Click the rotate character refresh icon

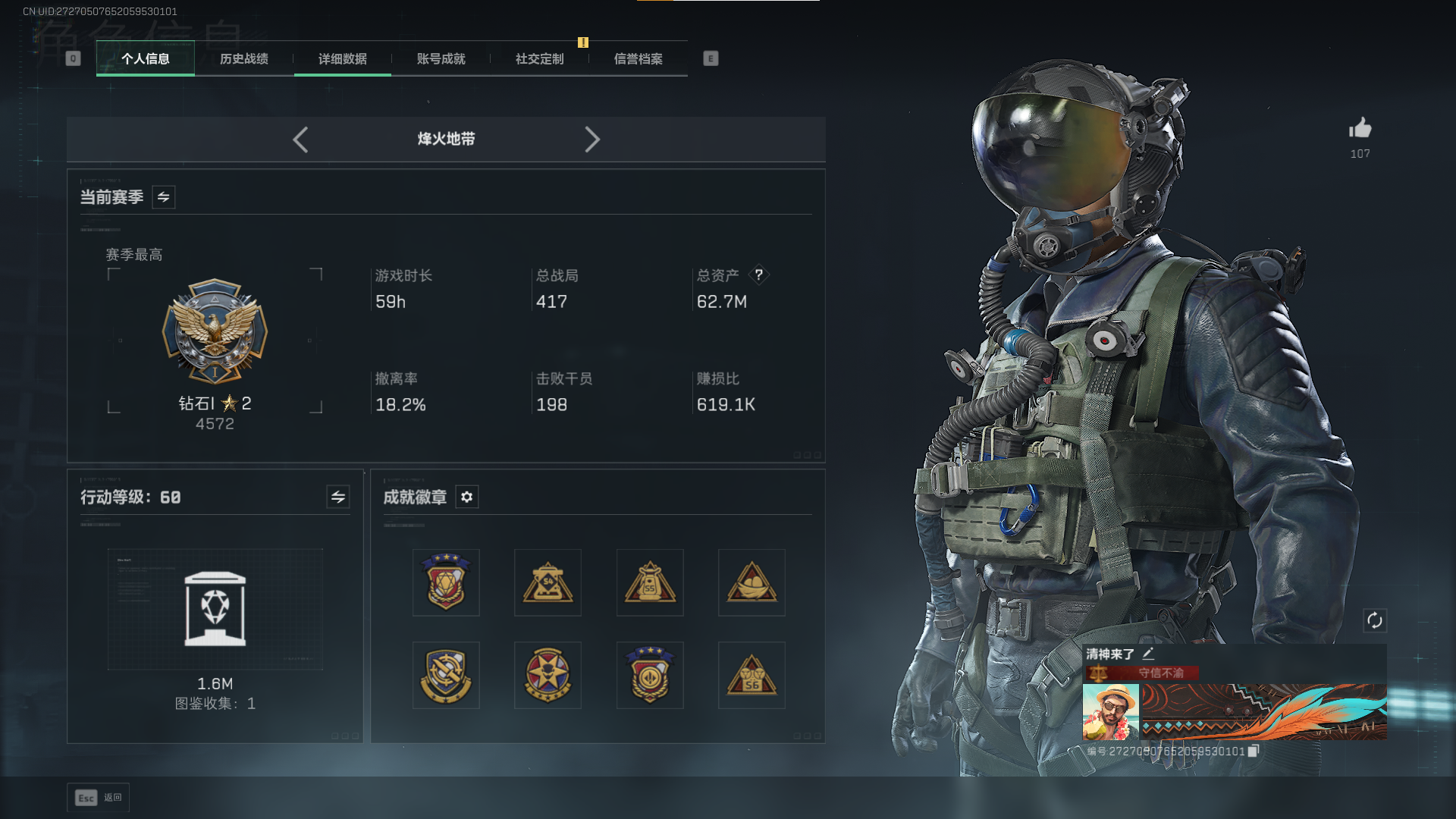[x=1375, y=621]
